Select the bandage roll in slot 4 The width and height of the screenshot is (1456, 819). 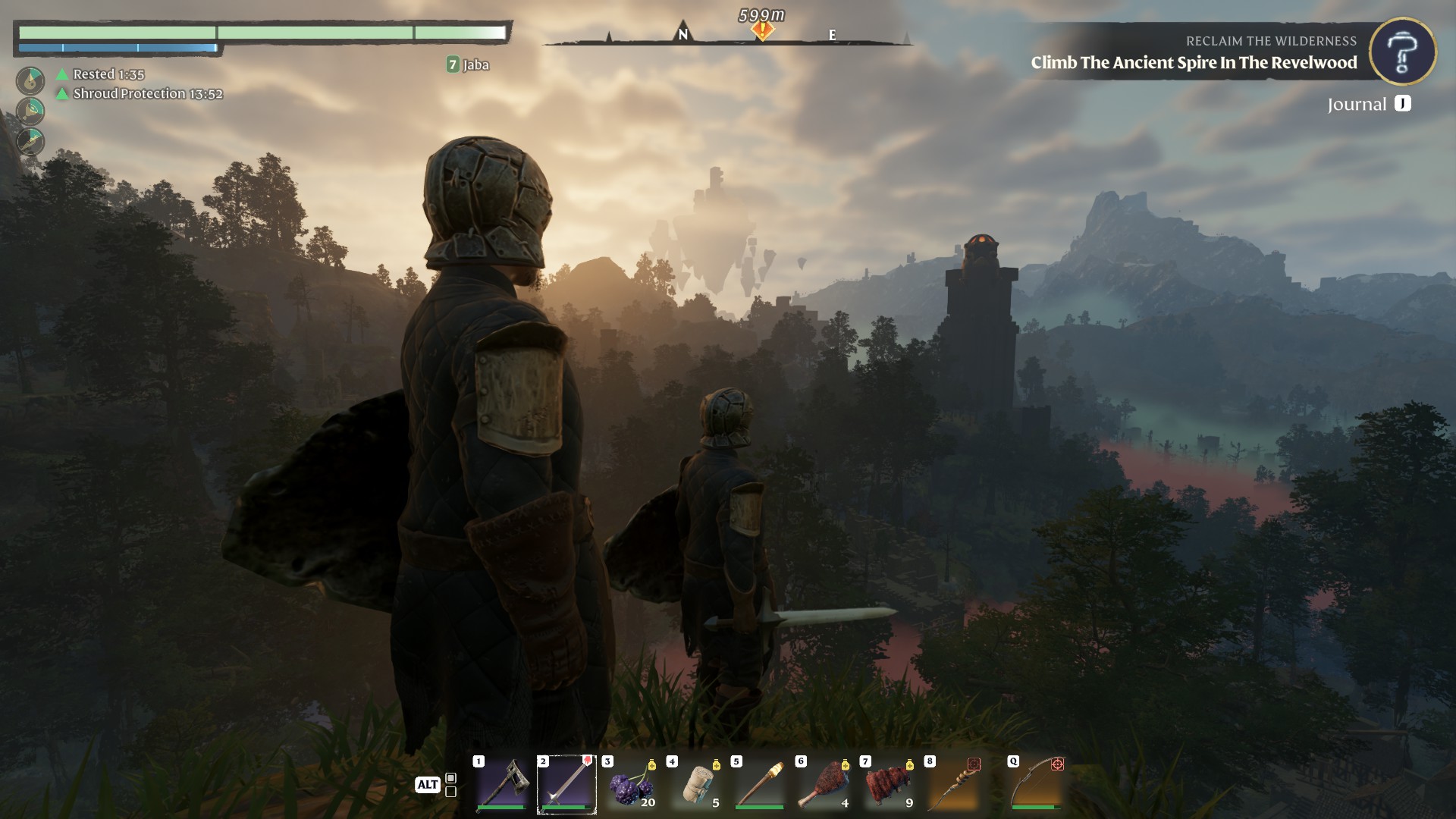pyautogui.click(x=695, y=786)
